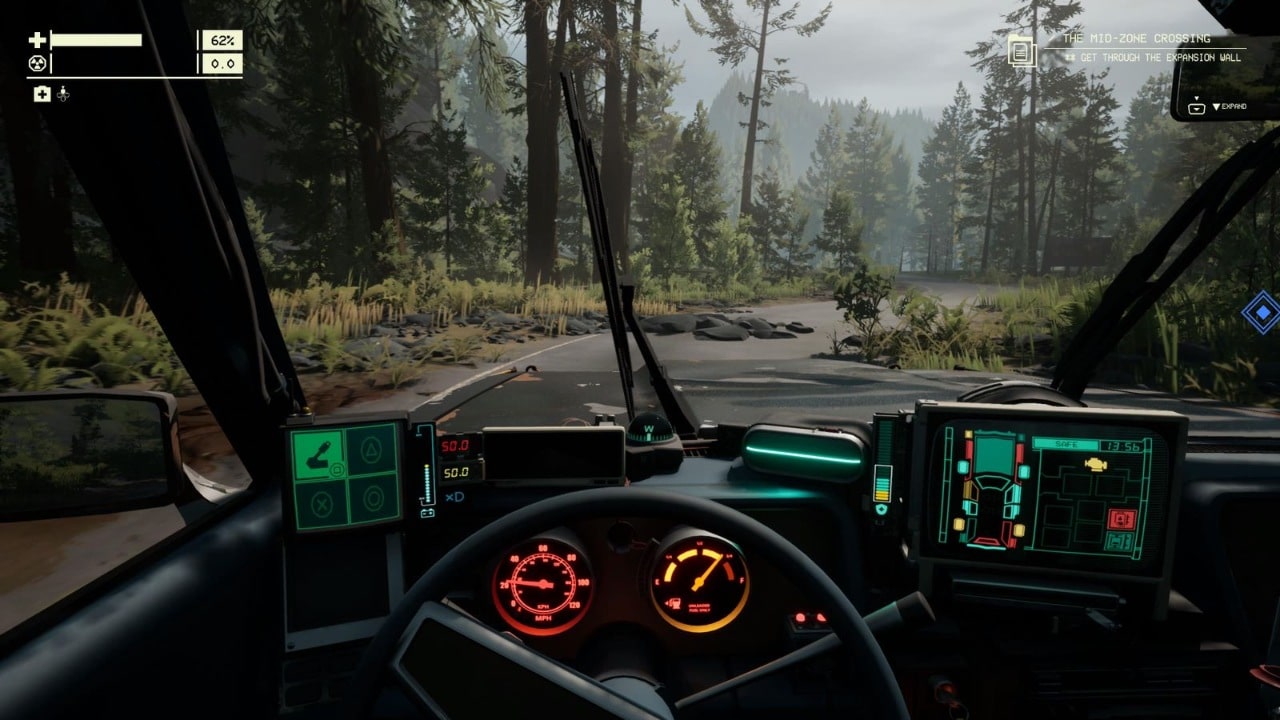Click the first-aid kit status icon

click(42, 94)
